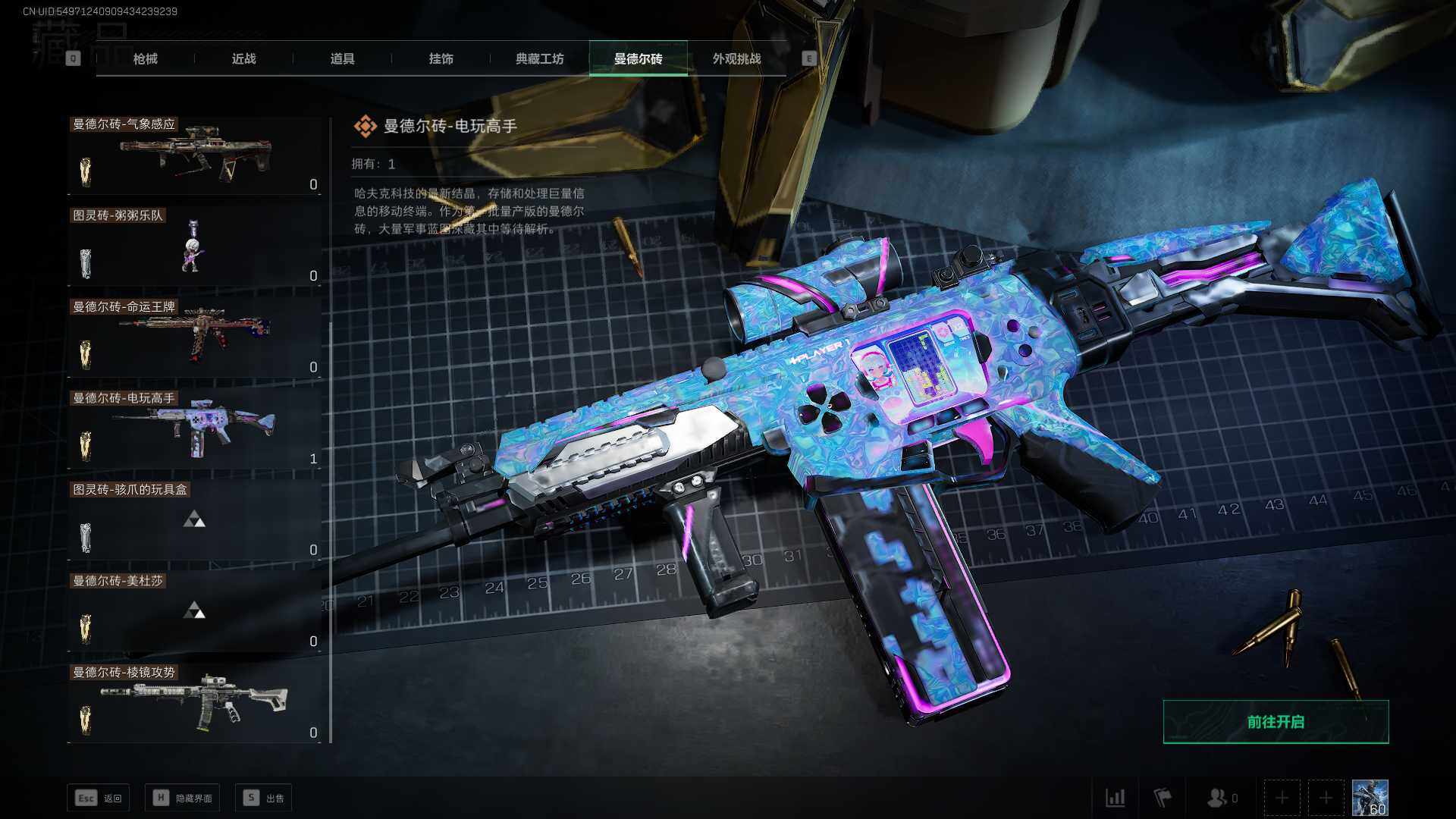Choose 曼德尔砖-棱镜攻势 from the list

tap(195, 704)
